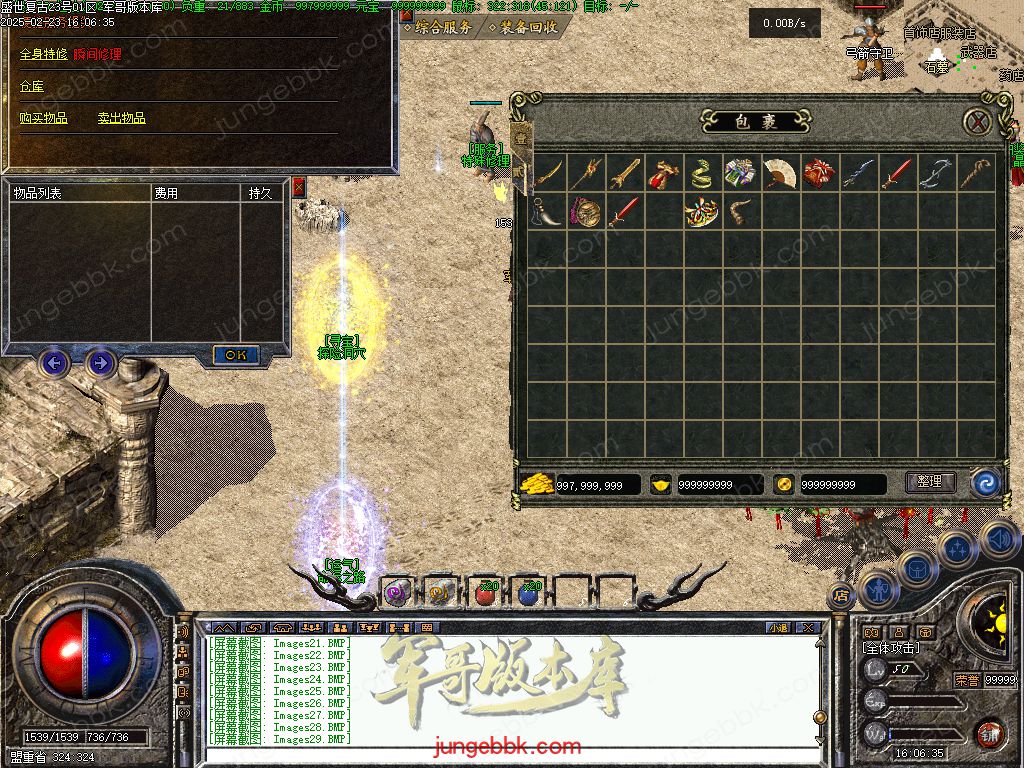This screenshot has width=1024, height=768.
Task: Select the folding fan item in bag
Action: coord(780,174)
